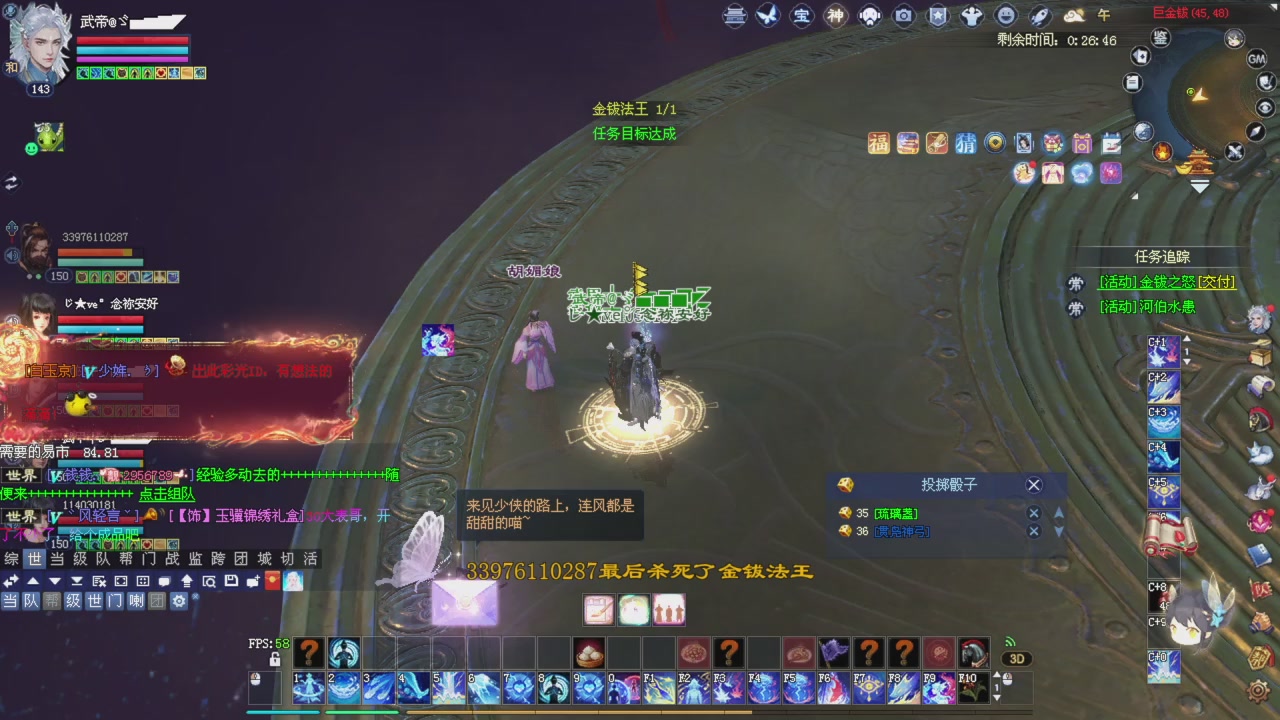Click the GM icon beside the minimap
1280x720 pixels.
(x=1257, y=60)
